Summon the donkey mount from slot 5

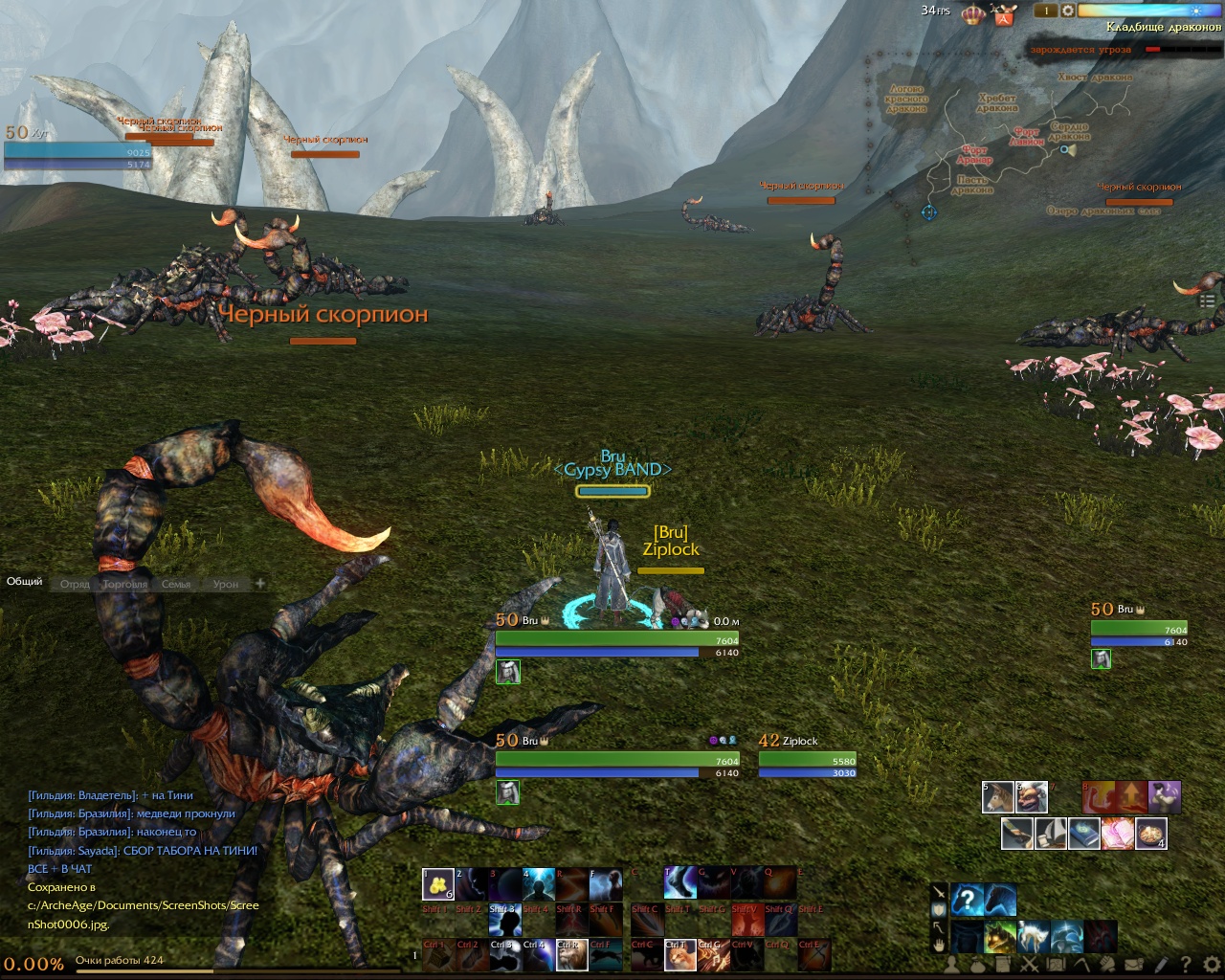[998, 797]
